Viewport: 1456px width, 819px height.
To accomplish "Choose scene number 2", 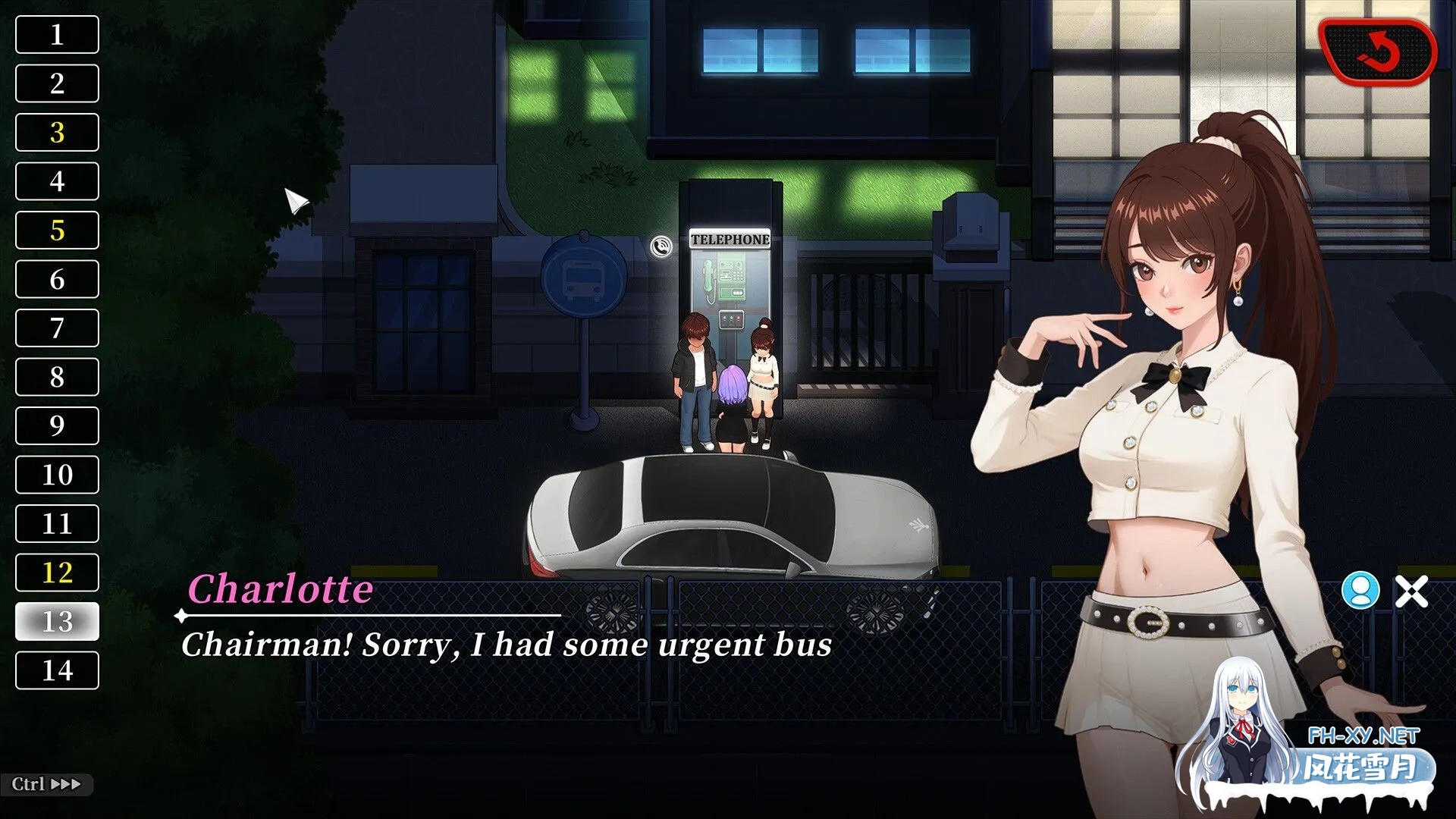I will [x=57, y=83].
